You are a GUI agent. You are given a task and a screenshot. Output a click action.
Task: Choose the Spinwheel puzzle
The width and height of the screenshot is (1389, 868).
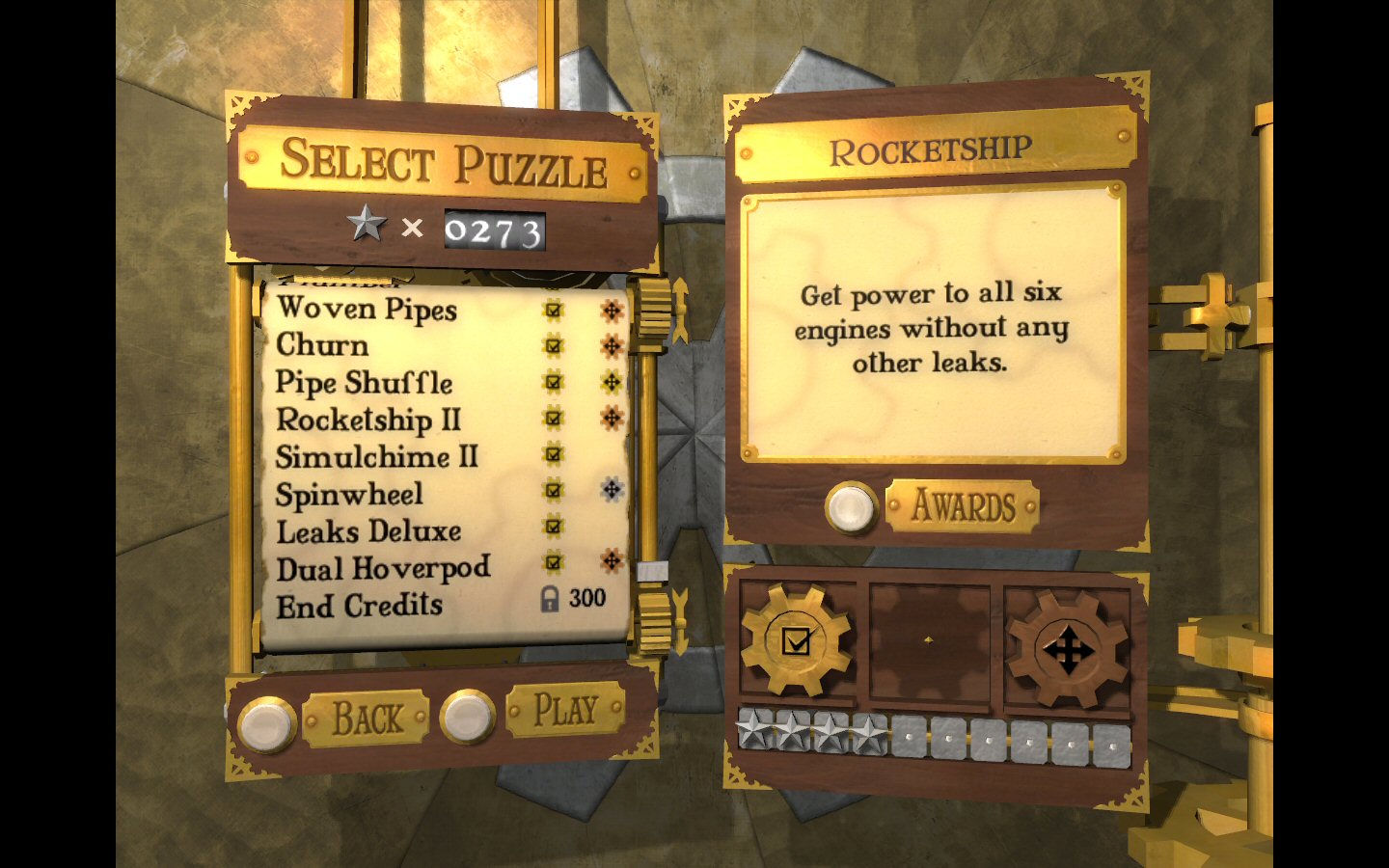349,494
